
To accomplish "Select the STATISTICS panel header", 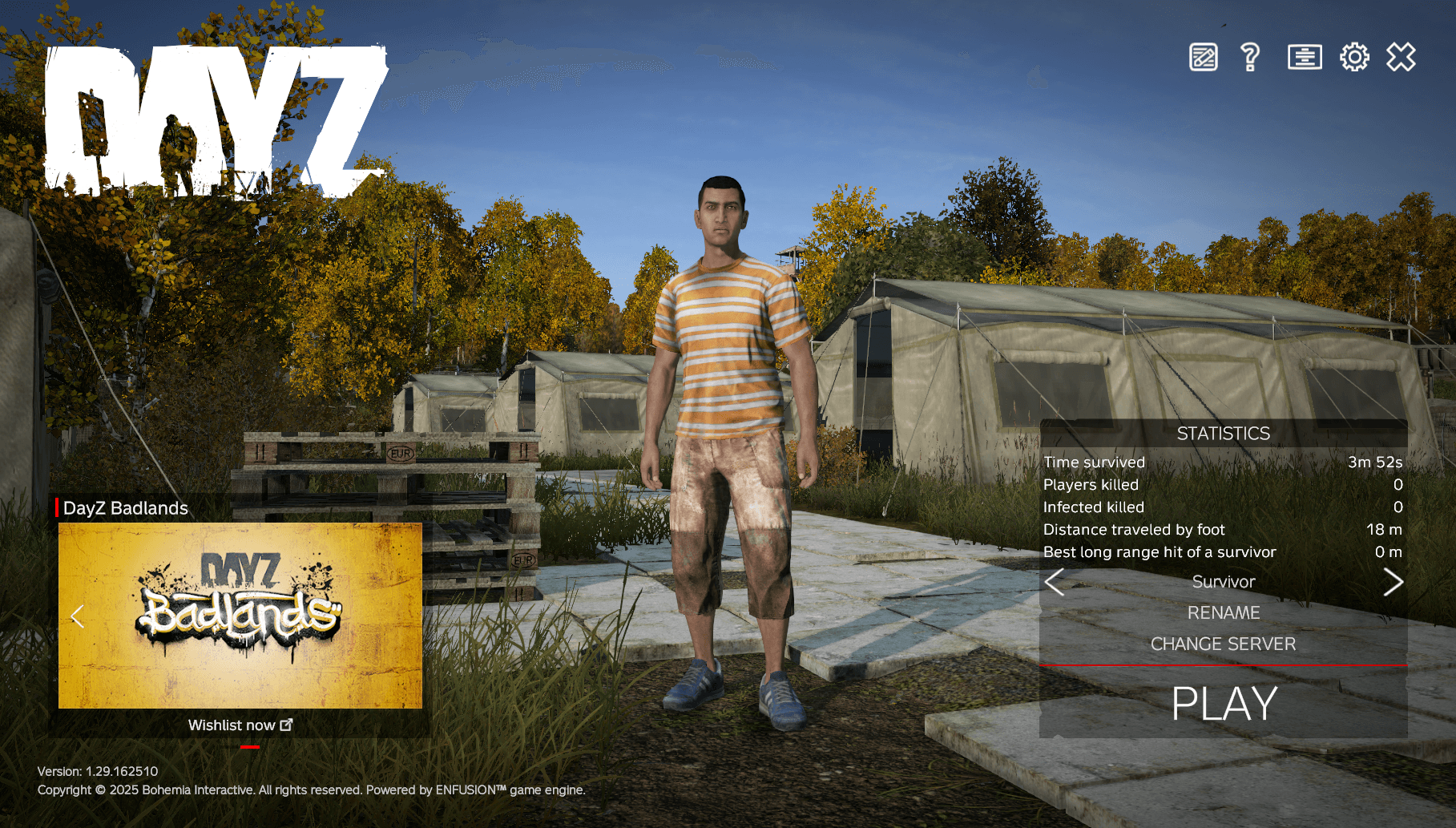I will (1224, 434).
